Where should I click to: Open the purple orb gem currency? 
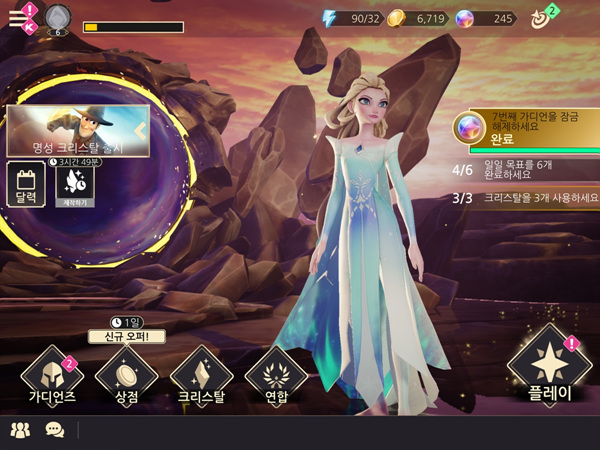pos(486,18)
